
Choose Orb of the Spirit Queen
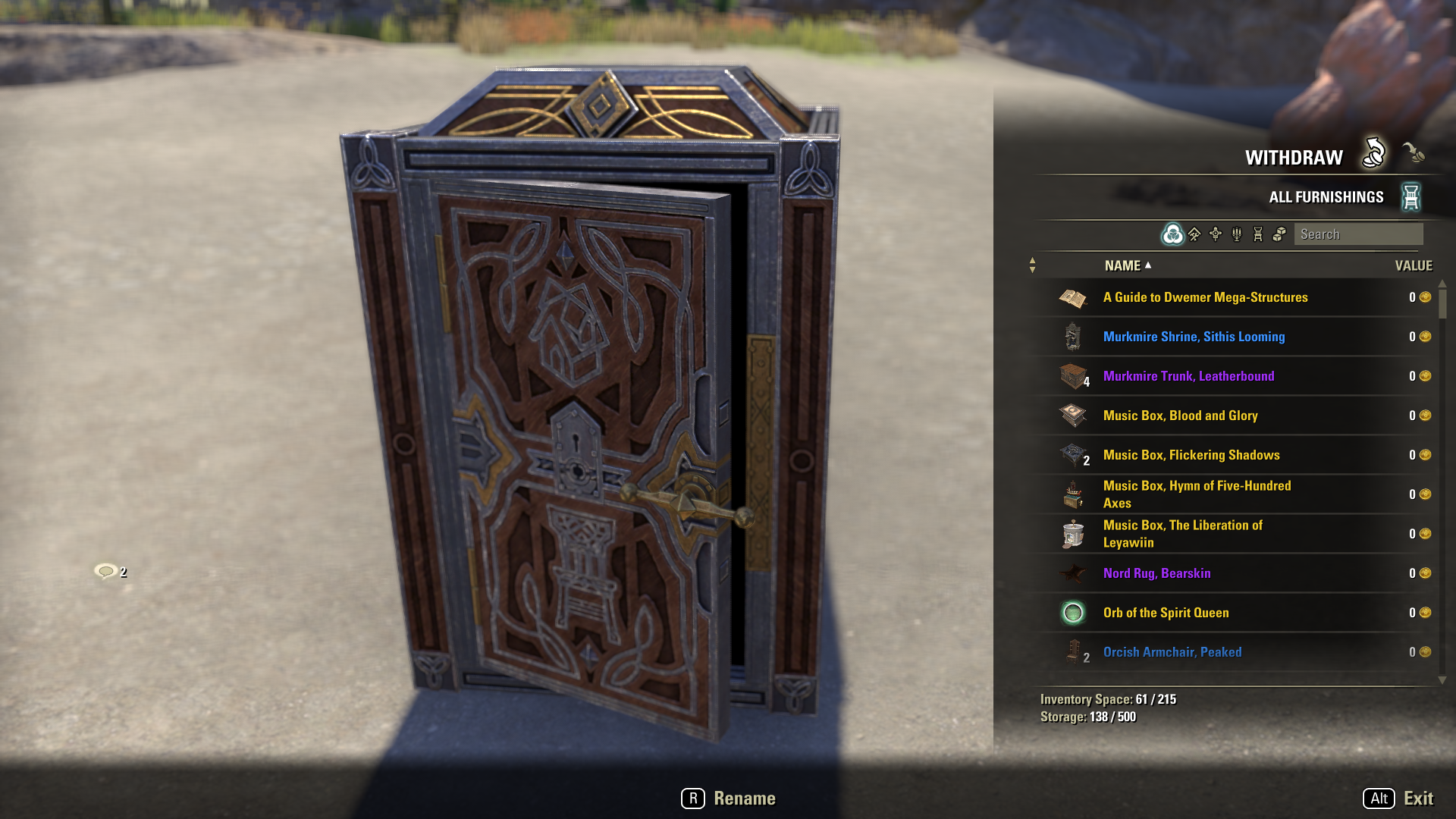pos(1166,613)
